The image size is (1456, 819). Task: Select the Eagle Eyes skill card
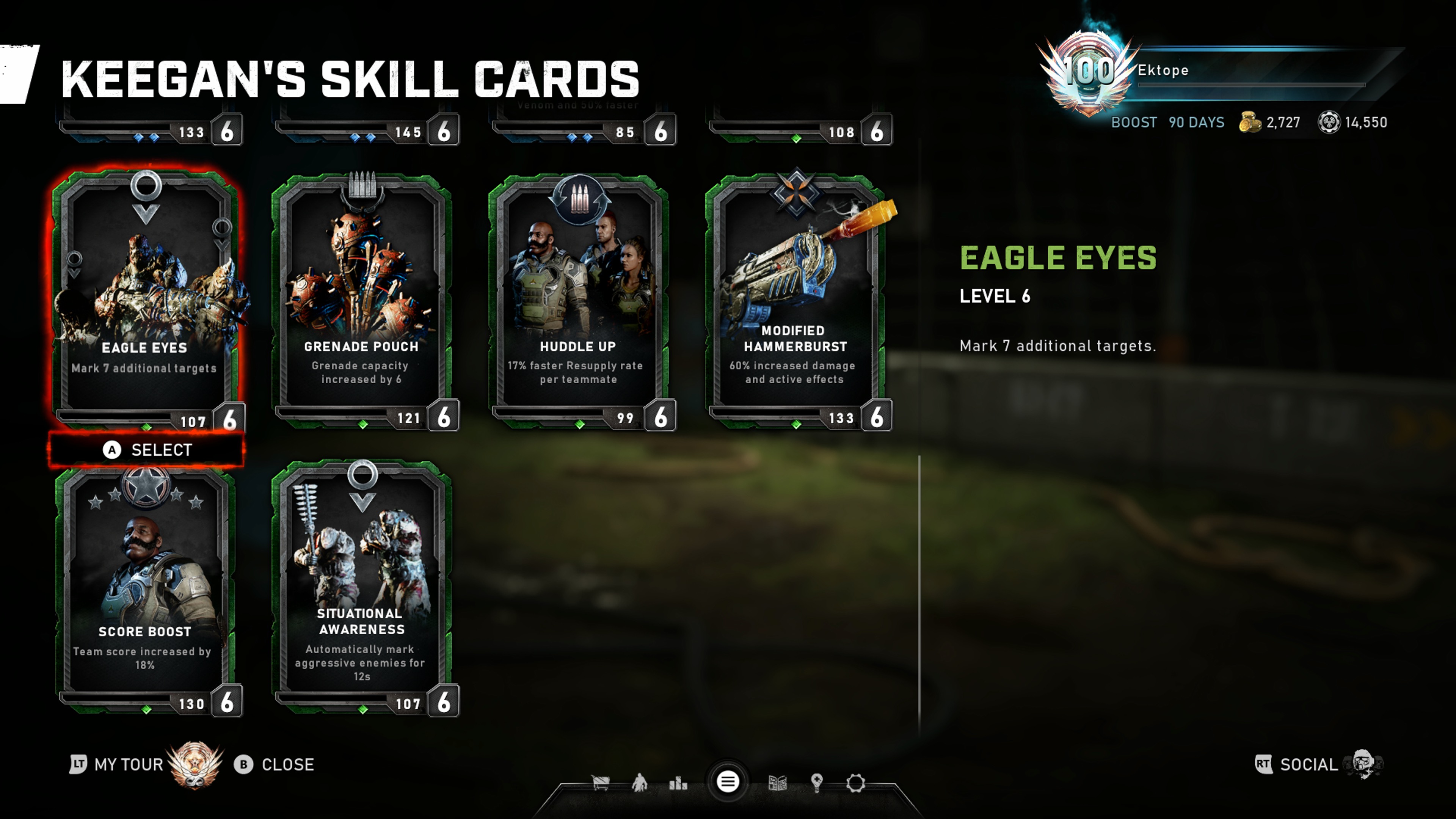click(x=146, y=300)
